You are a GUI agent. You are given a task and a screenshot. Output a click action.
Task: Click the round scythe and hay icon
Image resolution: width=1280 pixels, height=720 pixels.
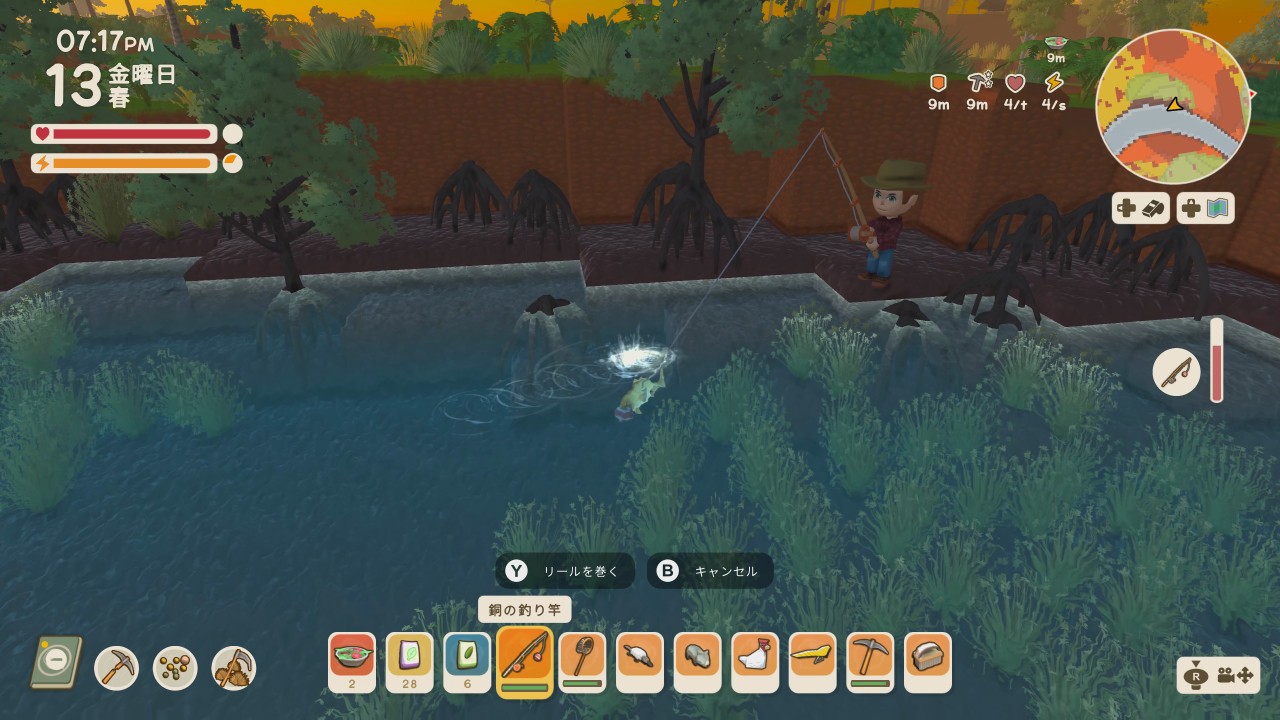click(234, 668)
